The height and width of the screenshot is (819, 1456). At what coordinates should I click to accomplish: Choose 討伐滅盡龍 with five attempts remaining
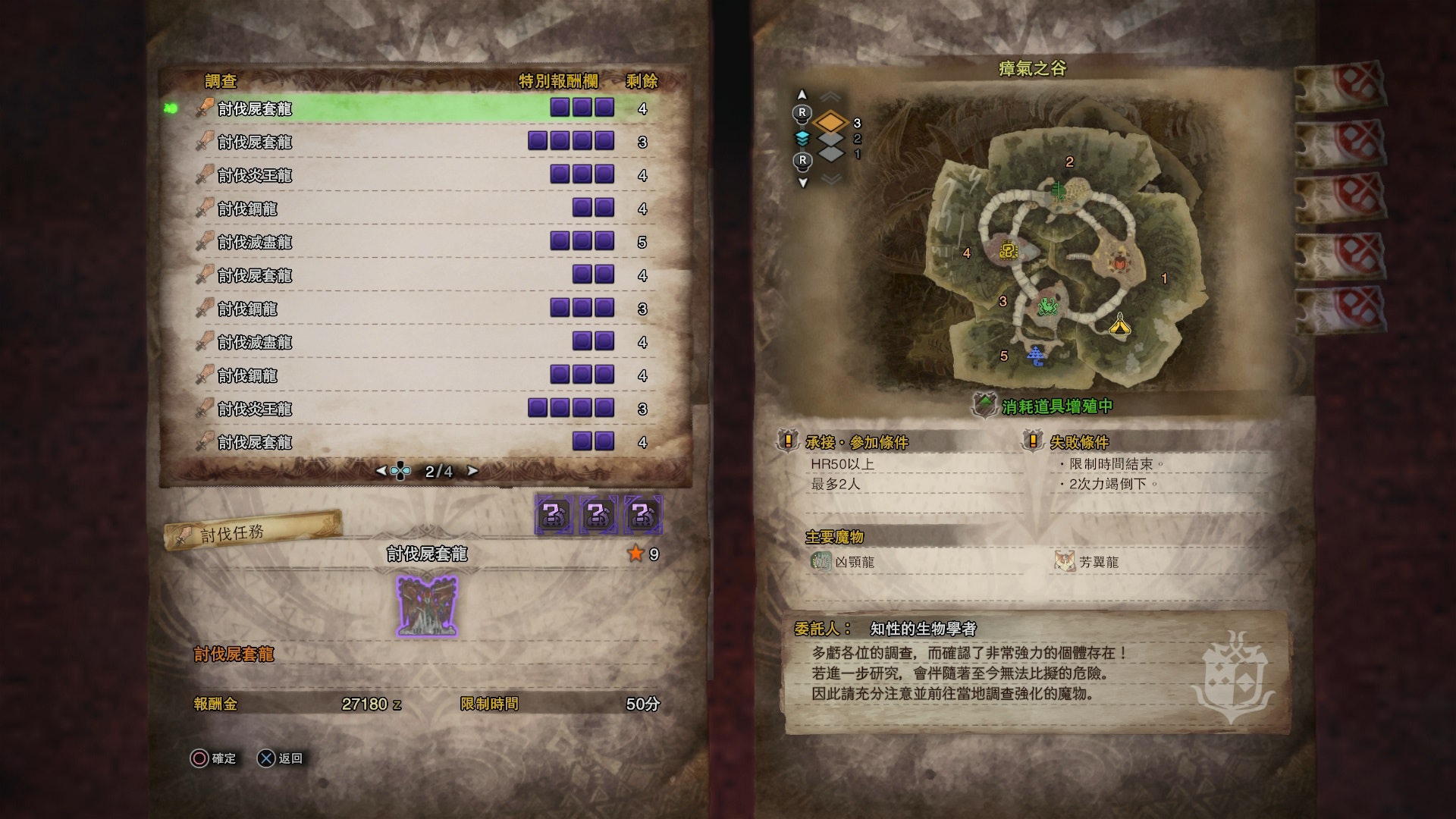409,242
